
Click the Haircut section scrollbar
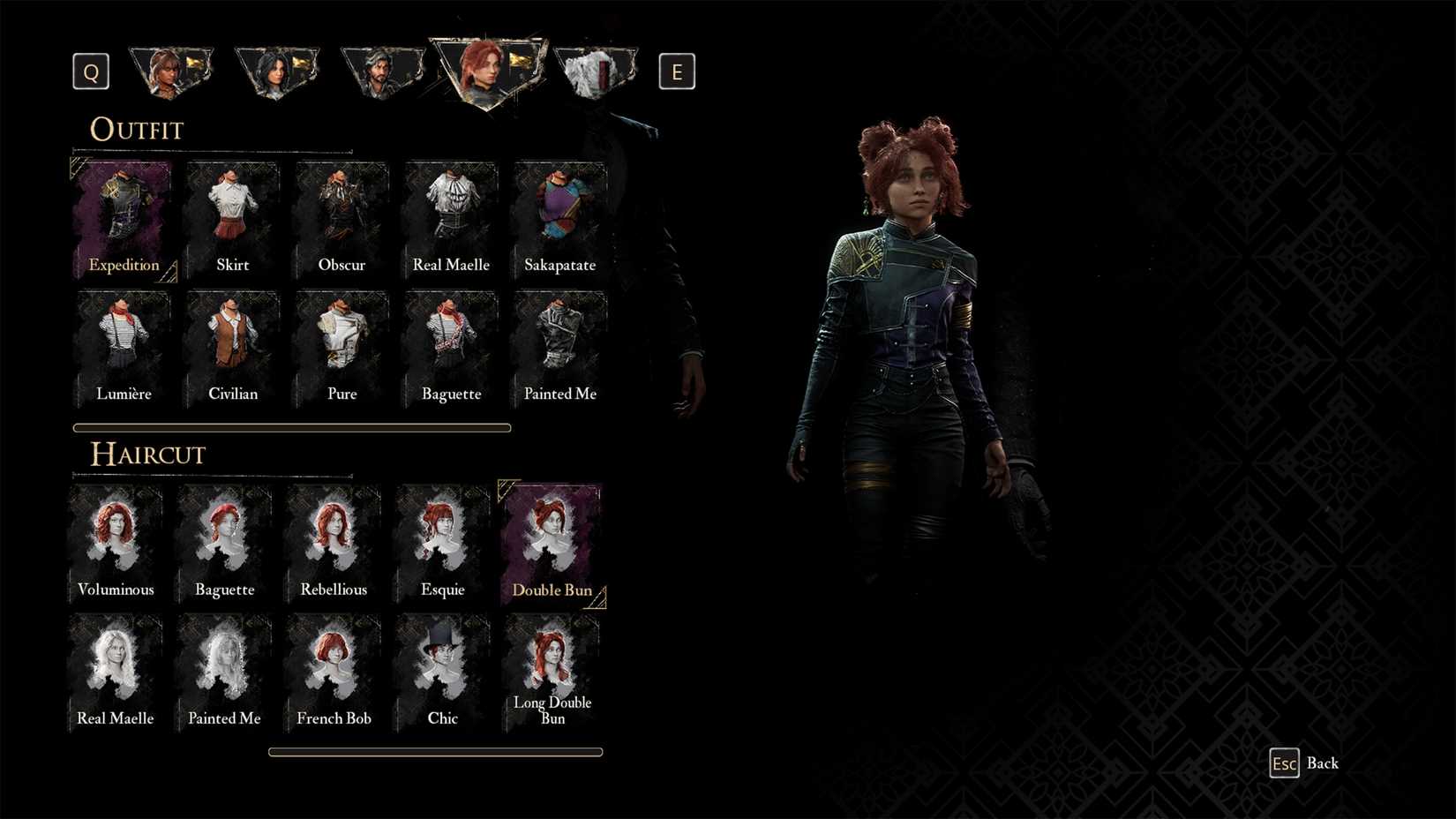[436, 751]
